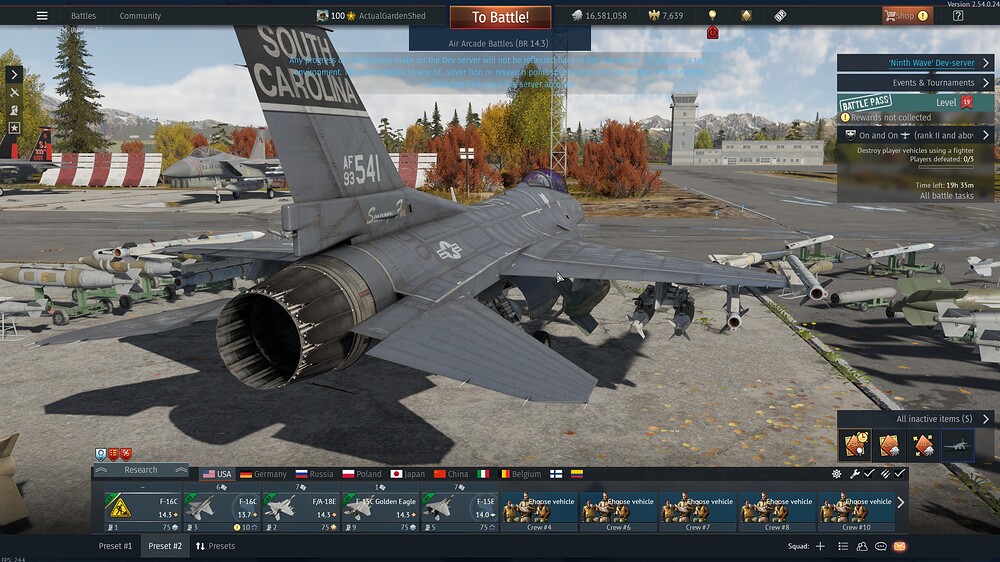
Task: Switch to the Japan nation tab
Action: tap(407, 474)
